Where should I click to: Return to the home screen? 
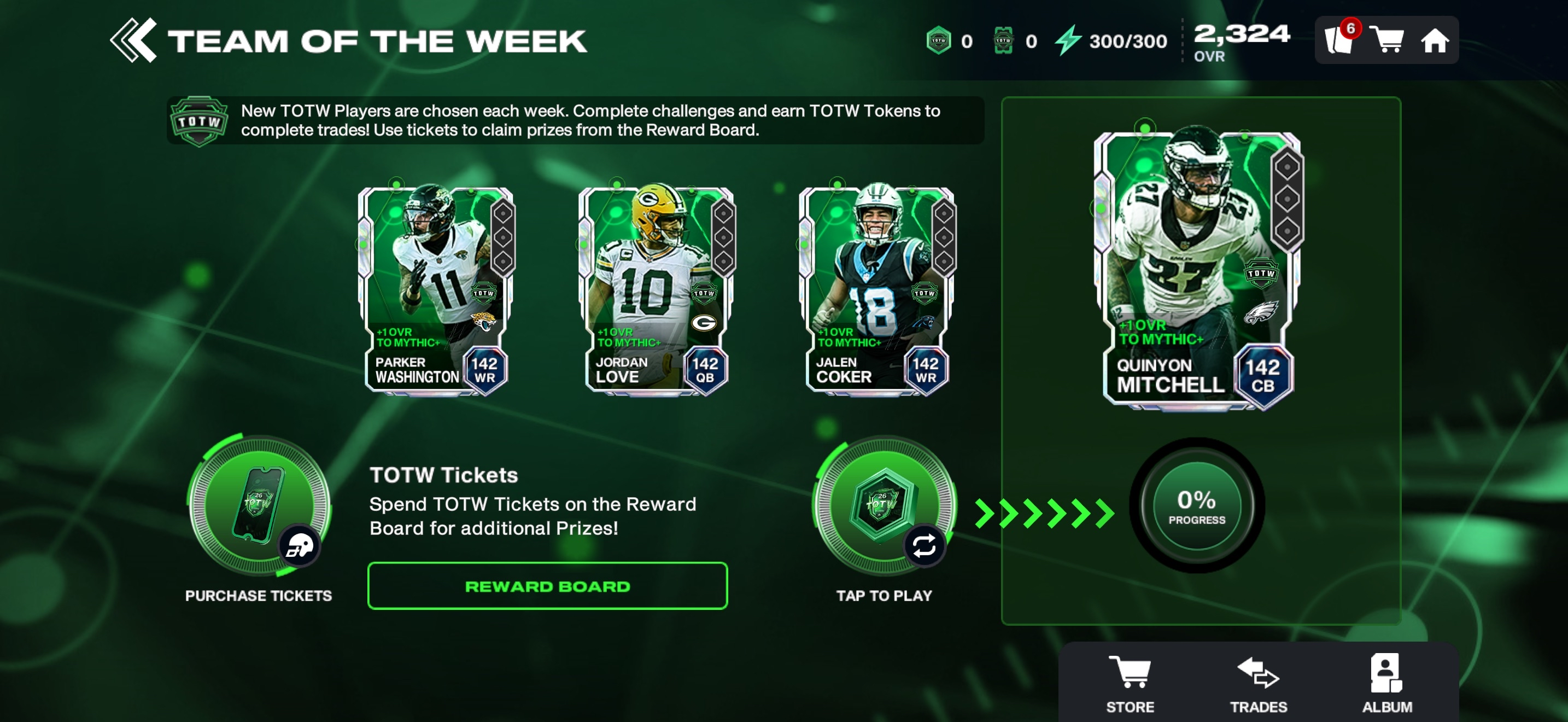pos(1434,42)
